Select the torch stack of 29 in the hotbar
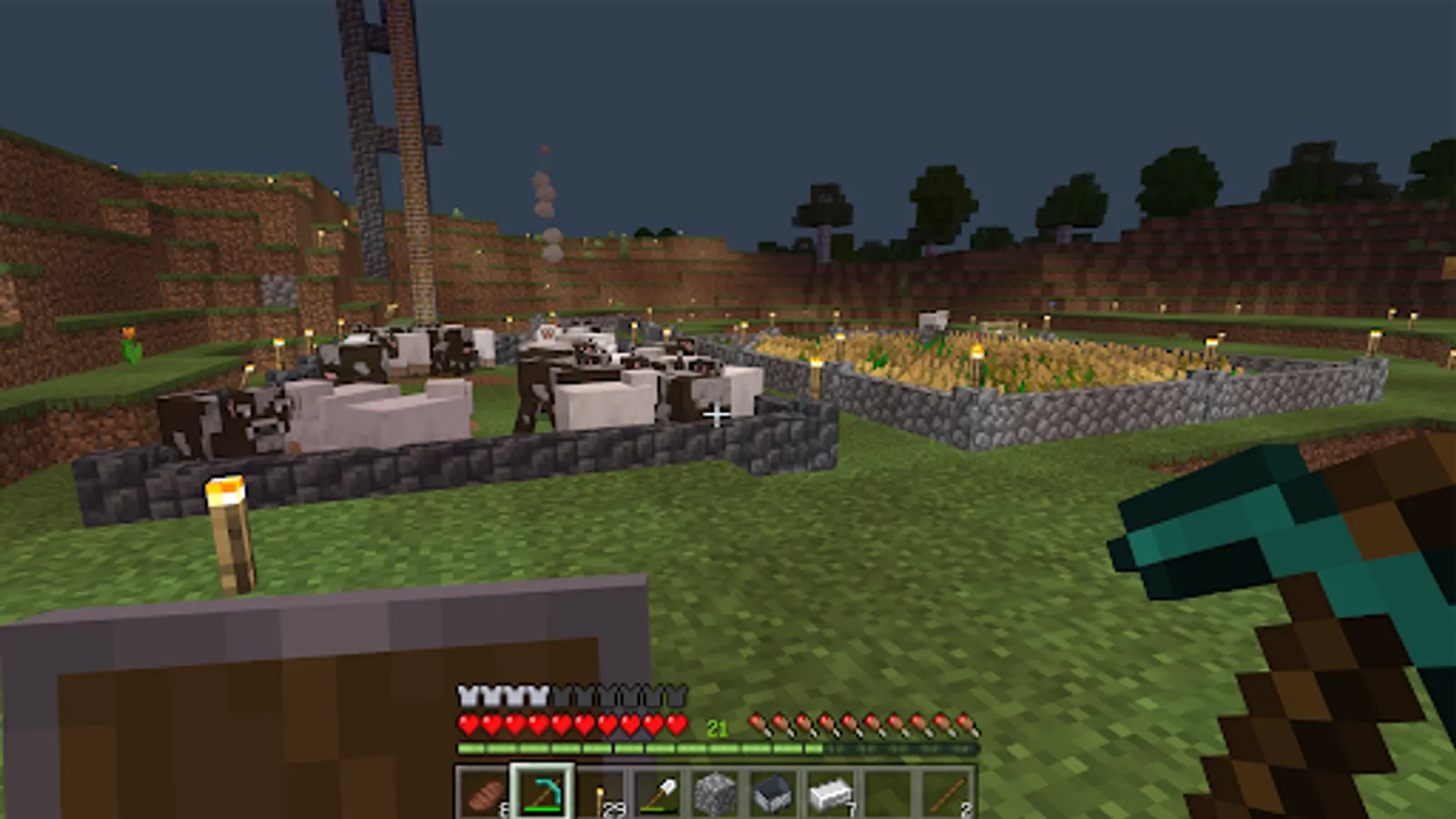 [x=601, y=794]
